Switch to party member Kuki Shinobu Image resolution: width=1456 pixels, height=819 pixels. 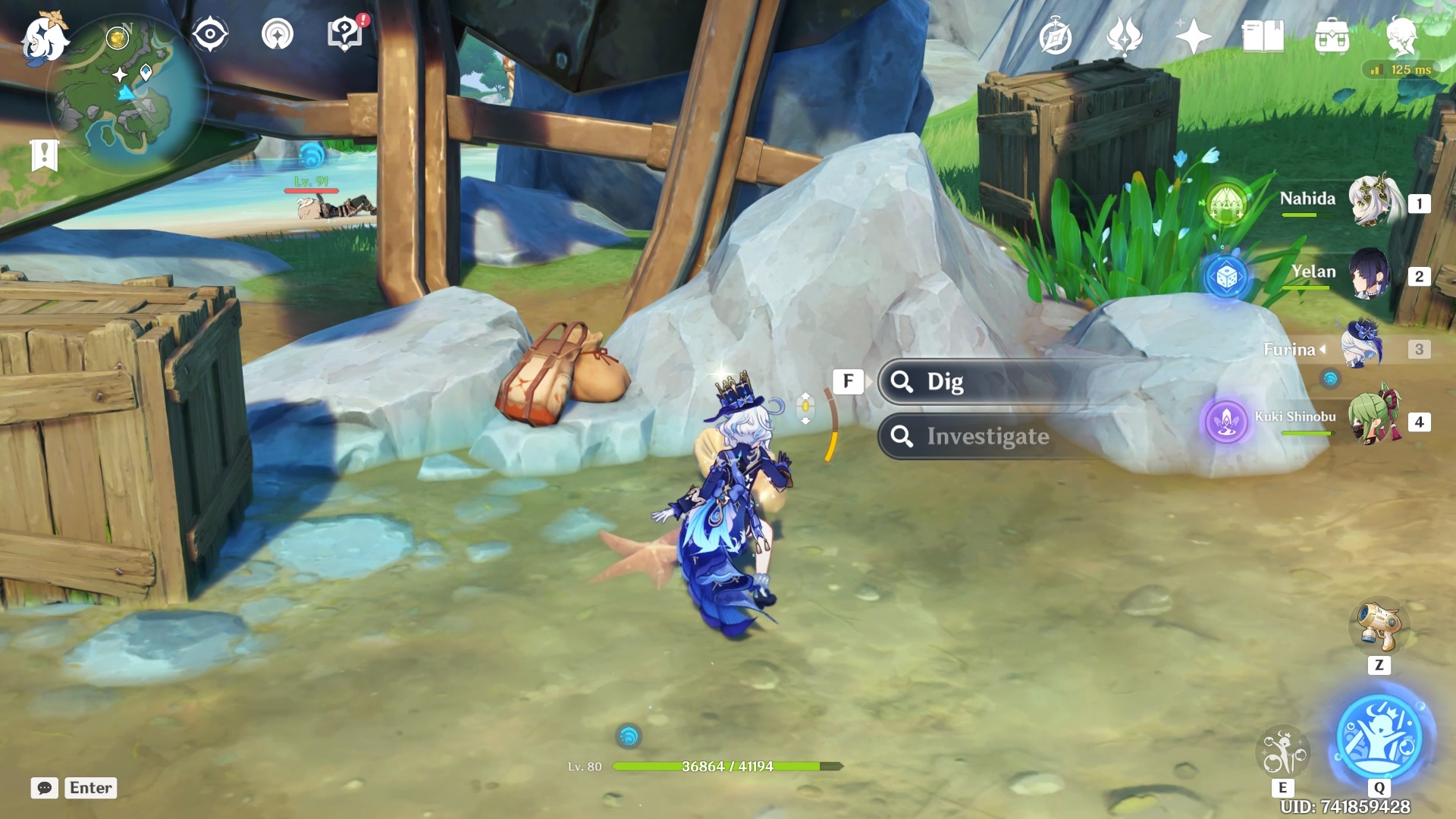[1373, 420]
